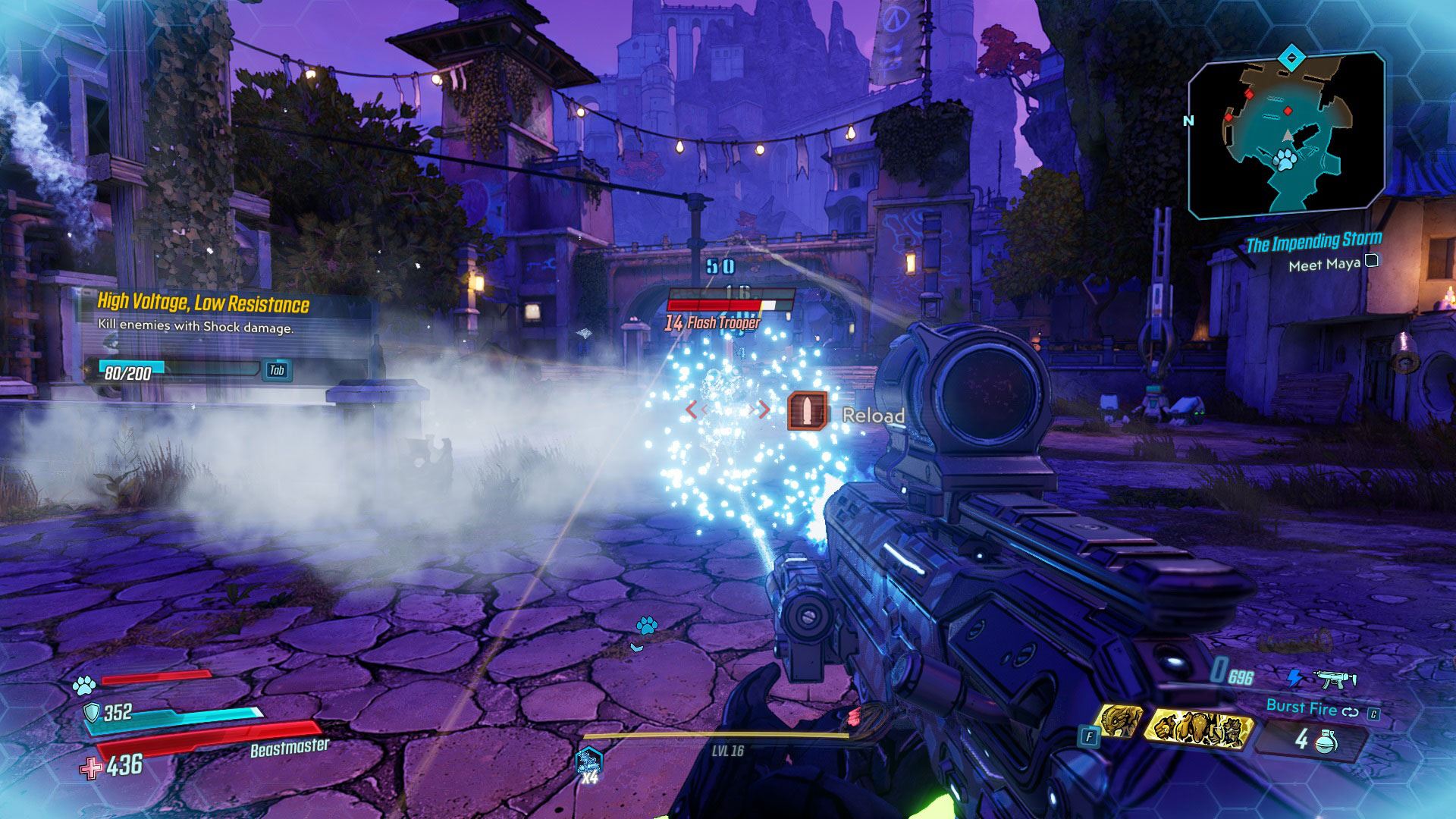Viewport: 1456px width, 819px height.
Task: Tick the Meet Maya objective checkbox
Action: tap(1371, 262)
